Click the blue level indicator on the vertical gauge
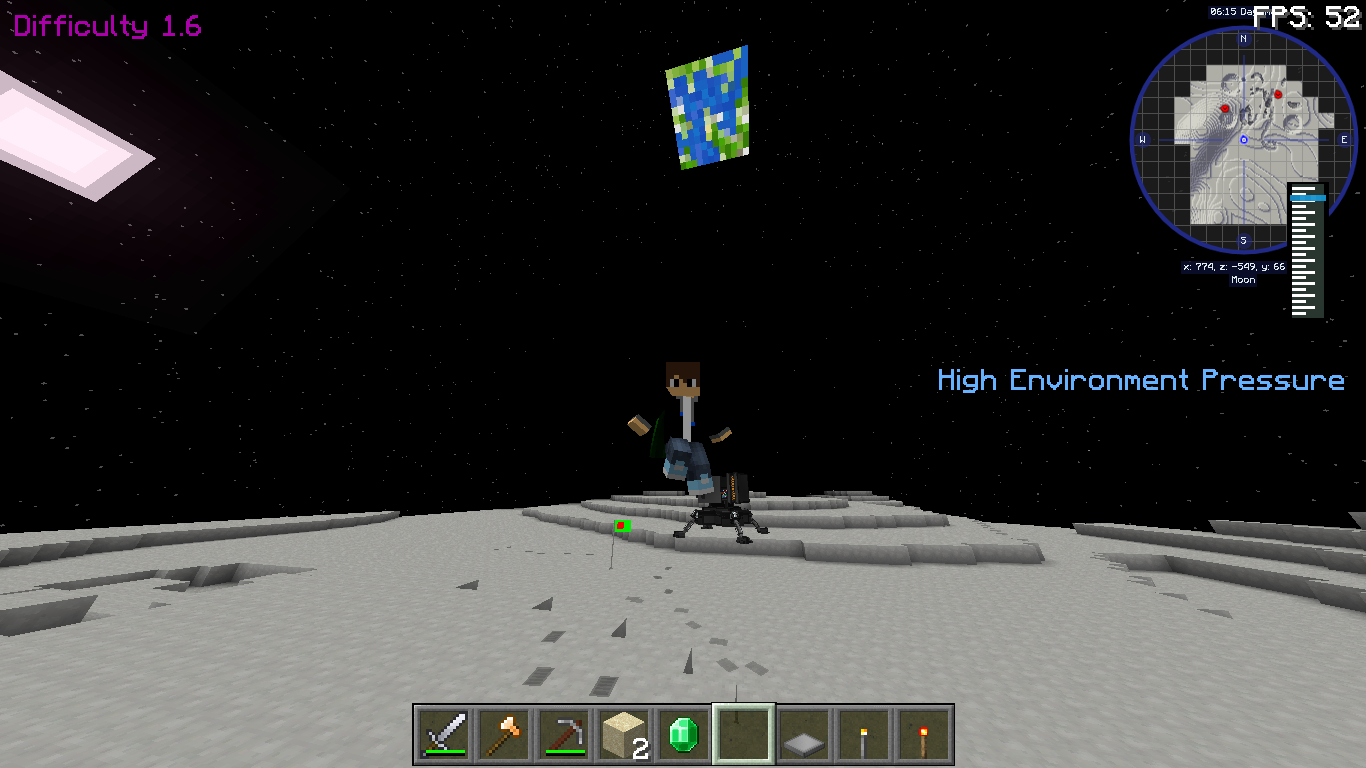Viewport: 1366px width, 768px height. pyautogui.click(x=1308, y=196)
